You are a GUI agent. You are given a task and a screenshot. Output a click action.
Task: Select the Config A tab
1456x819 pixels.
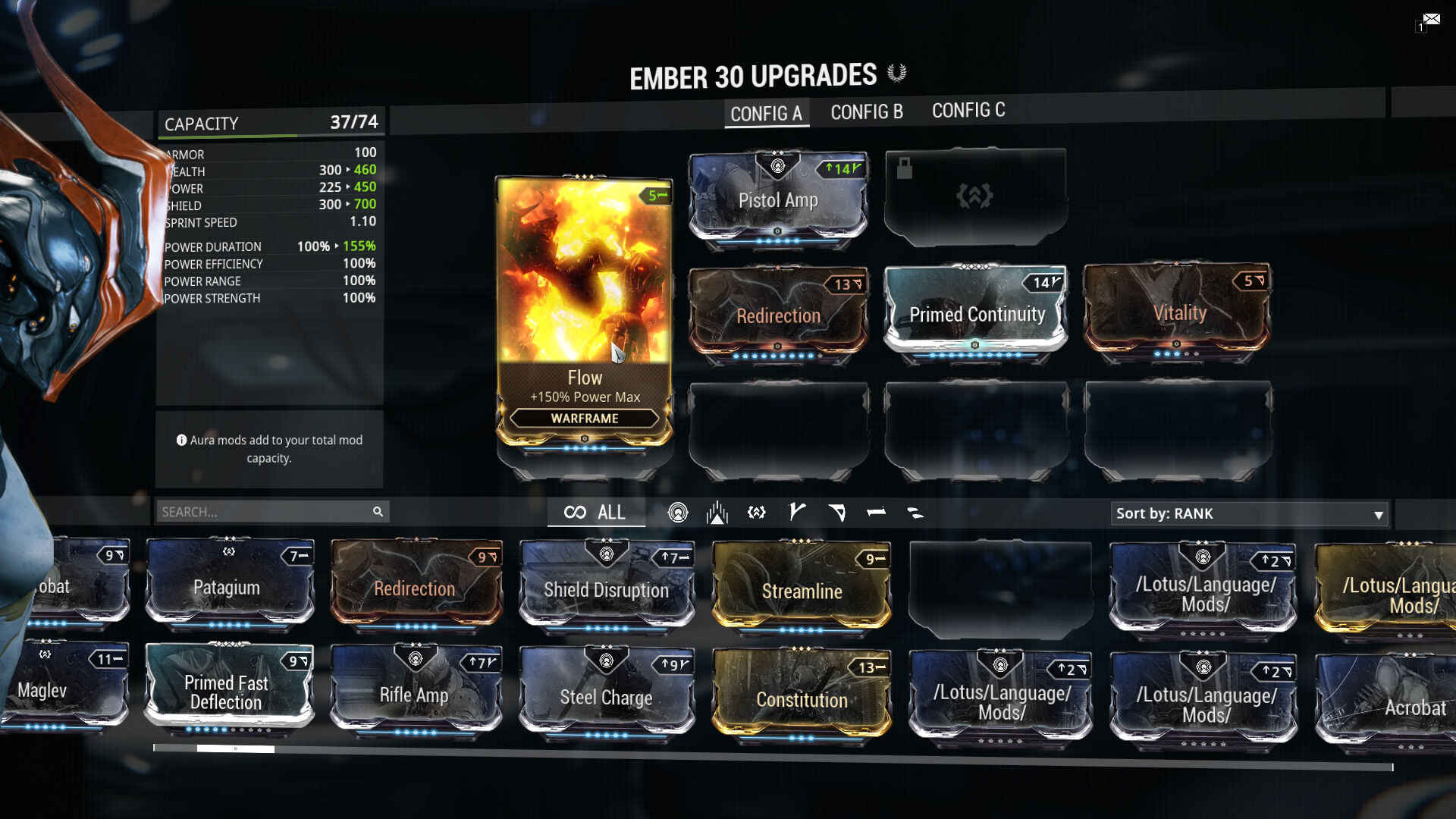tap(766, 114)
